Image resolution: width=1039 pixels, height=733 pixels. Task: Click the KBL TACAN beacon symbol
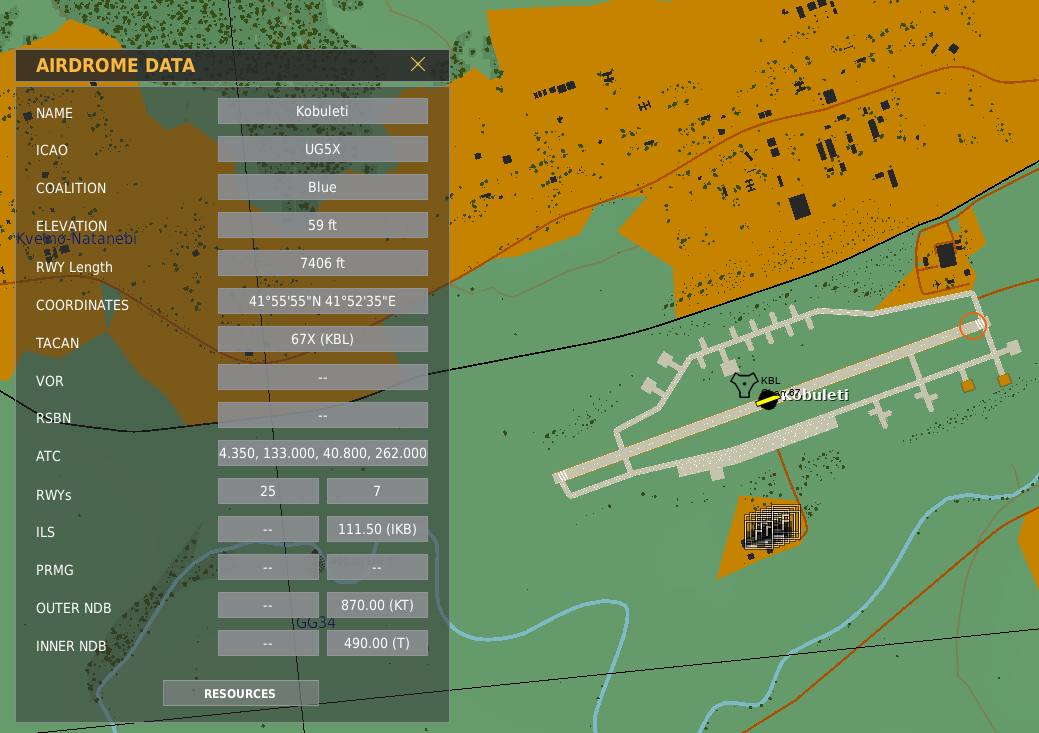pyautogui.click(x=744, y=384)
